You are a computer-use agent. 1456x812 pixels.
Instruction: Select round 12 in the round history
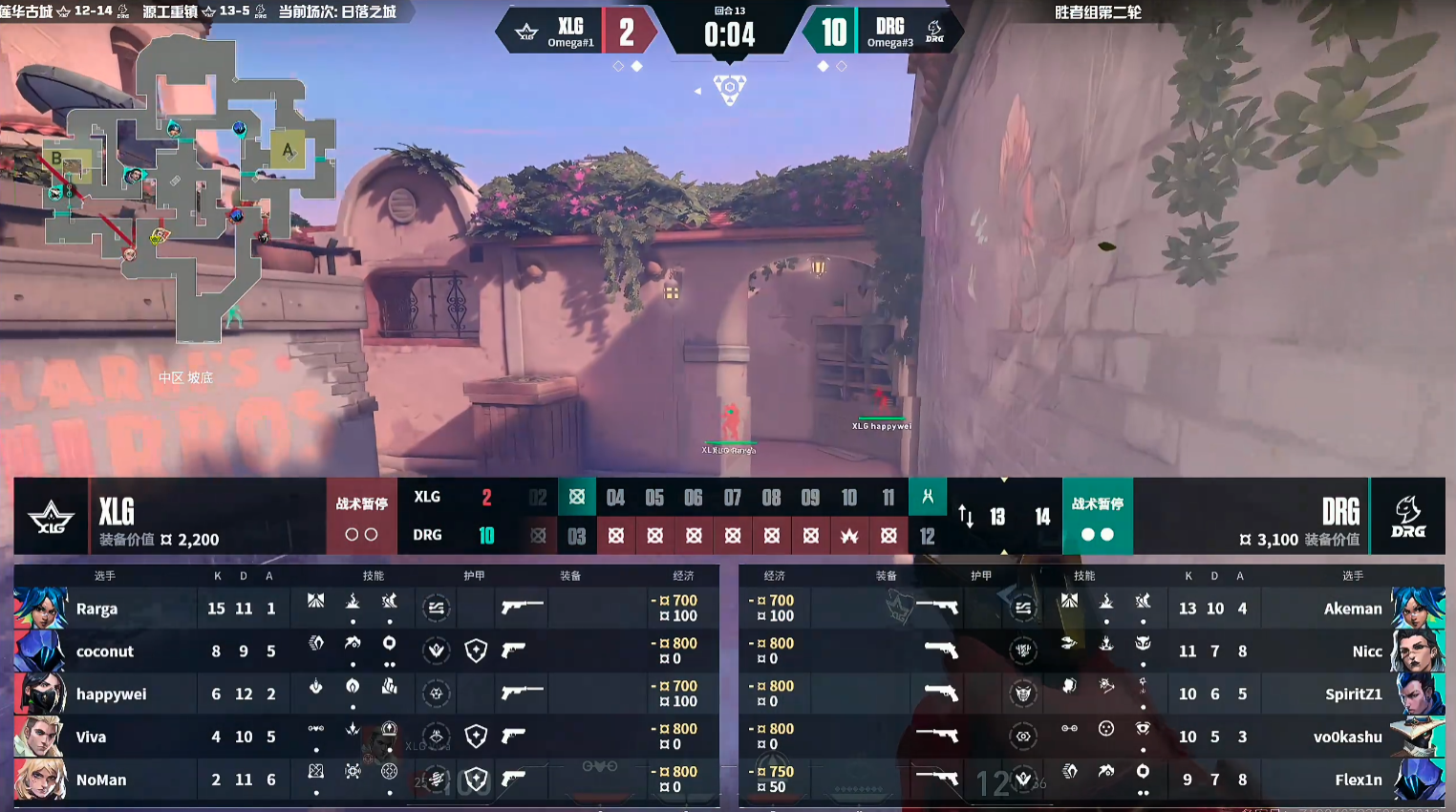coord(928,536)
